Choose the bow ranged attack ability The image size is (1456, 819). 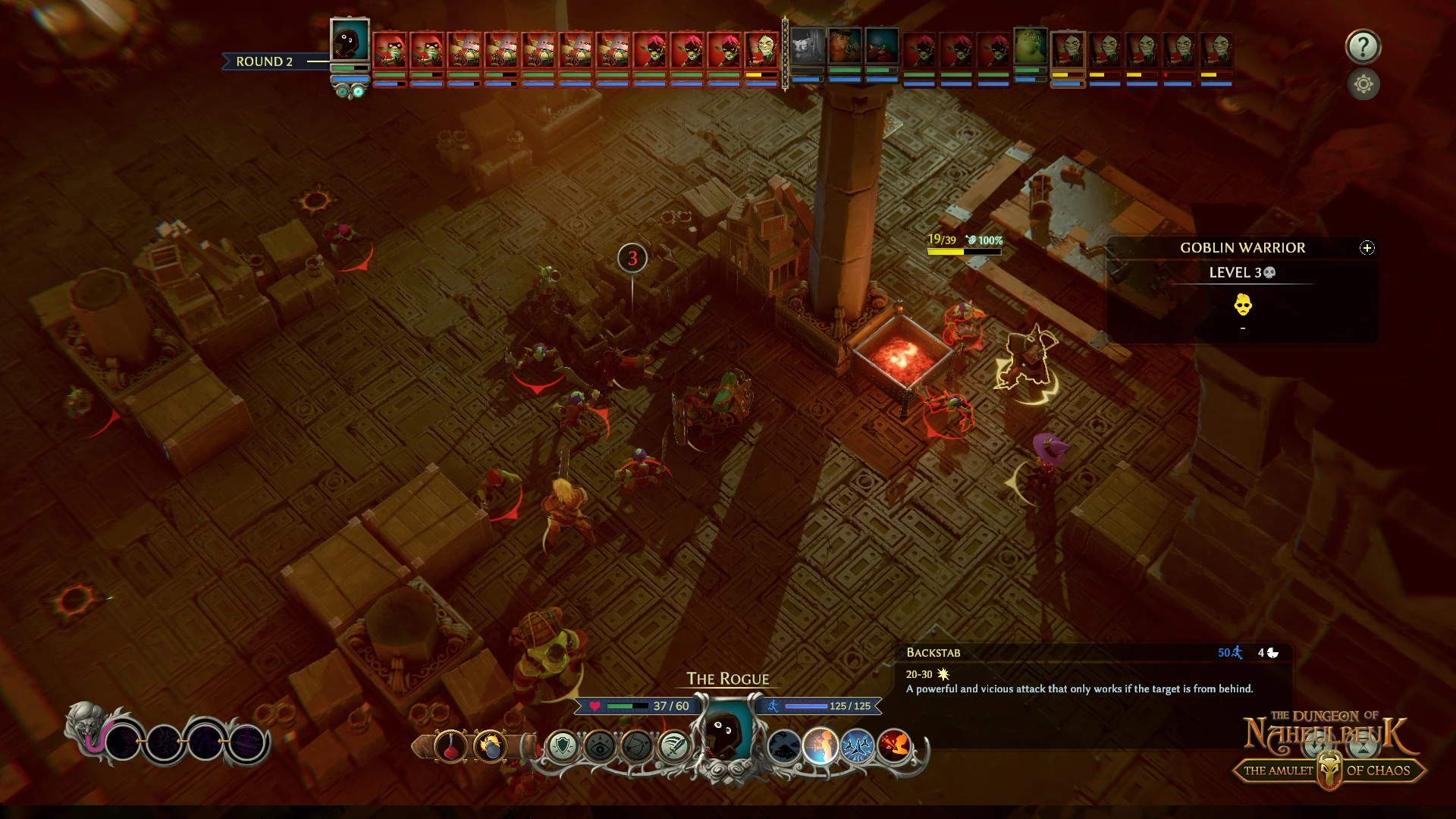click(636, 746)
